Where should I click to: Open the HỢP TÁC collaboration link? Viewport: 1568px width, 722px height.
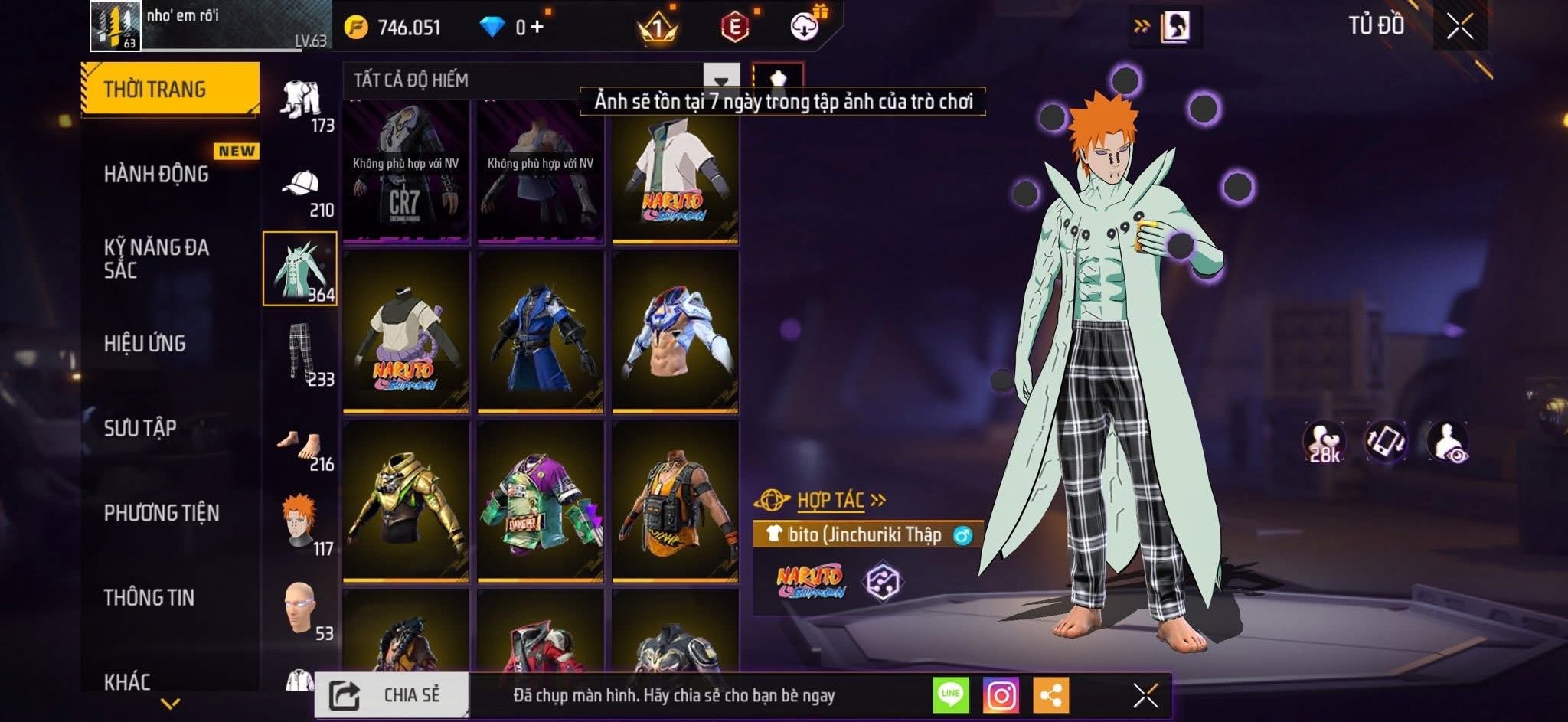pos(831,501)
